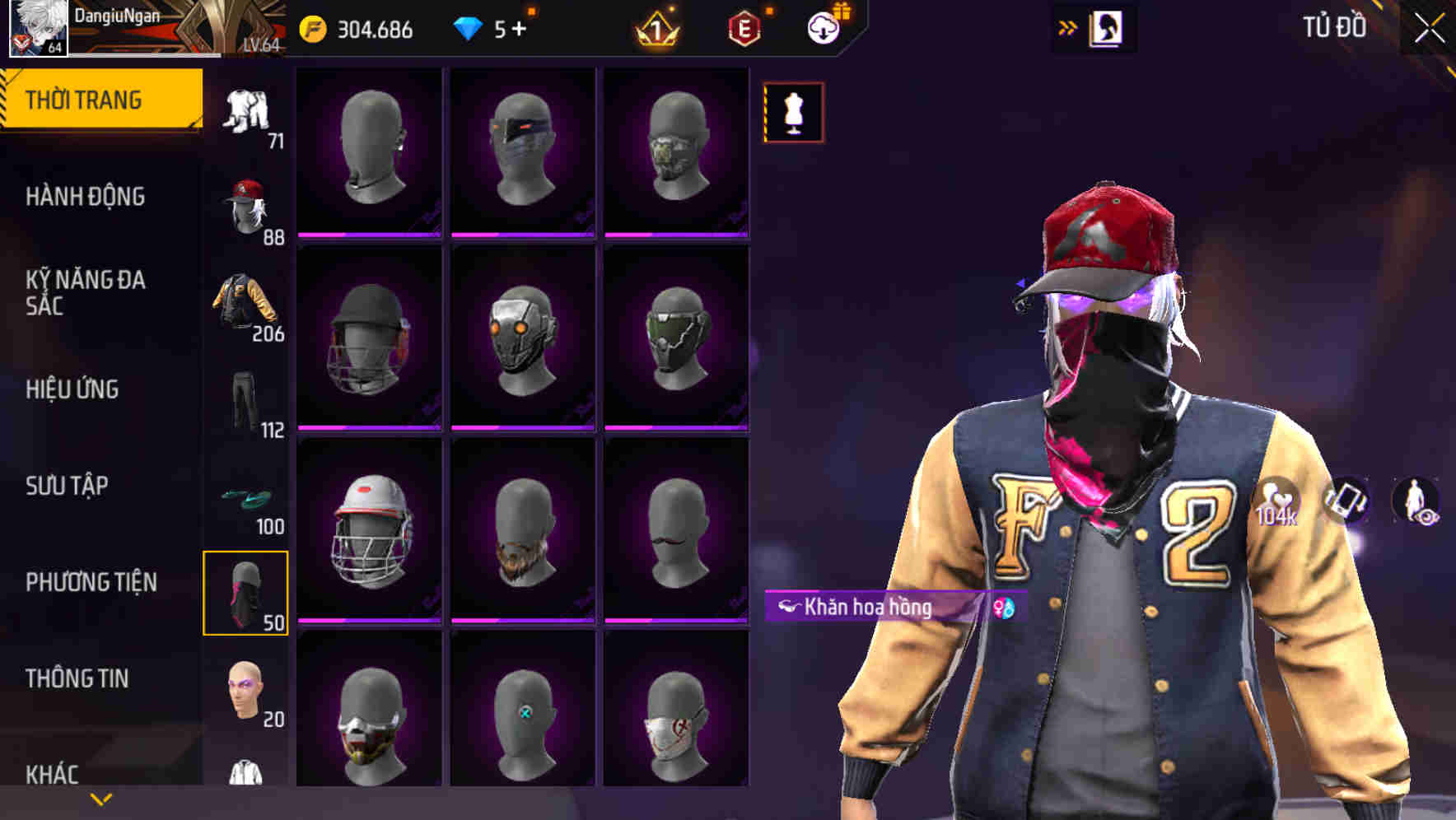This screenshot has width=1456, height=820.
Task: Select the pants category showing 112 items
Action: point(245,401)
